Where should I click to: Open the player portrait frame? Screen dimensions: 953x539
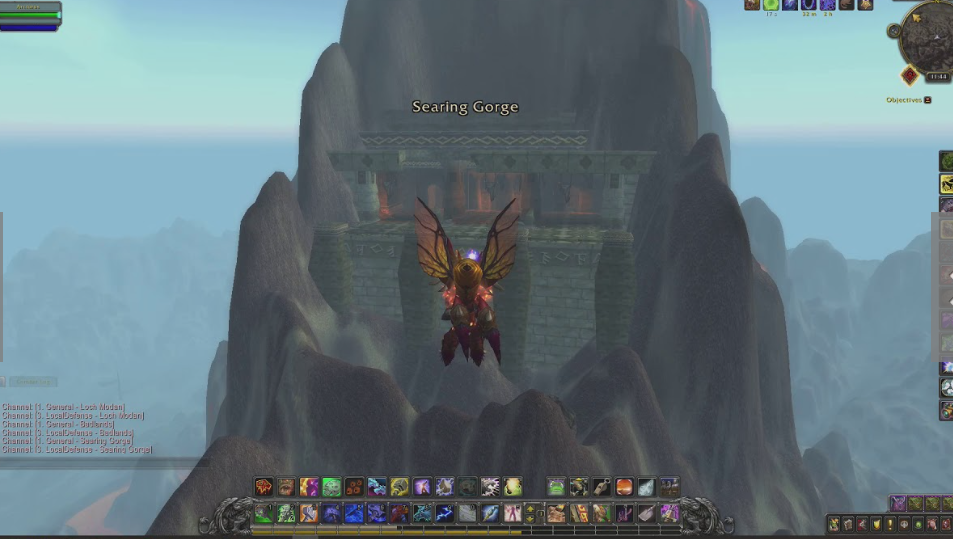tap(30, 14)
